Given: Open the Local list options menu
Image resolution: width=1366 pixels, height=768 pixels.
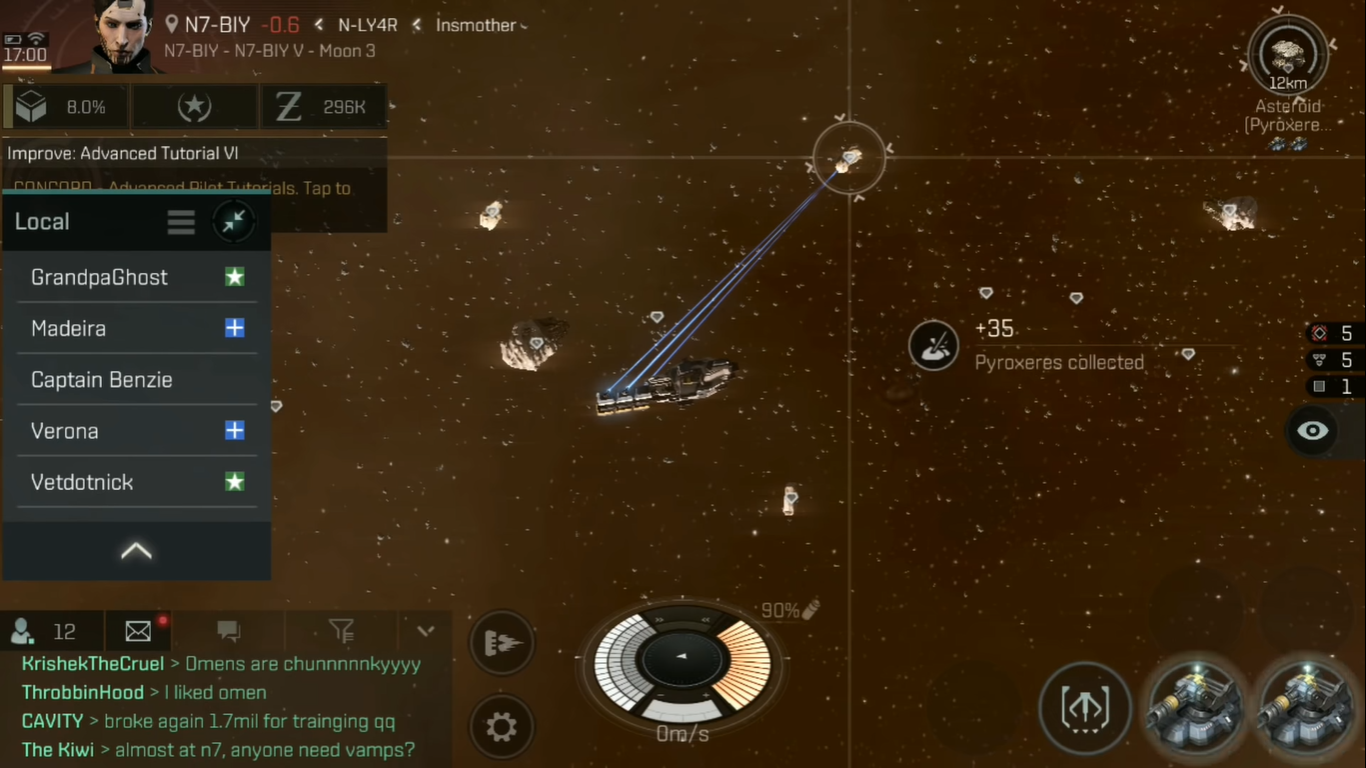Looking at the screenshot, I should [x=181, y=222].
